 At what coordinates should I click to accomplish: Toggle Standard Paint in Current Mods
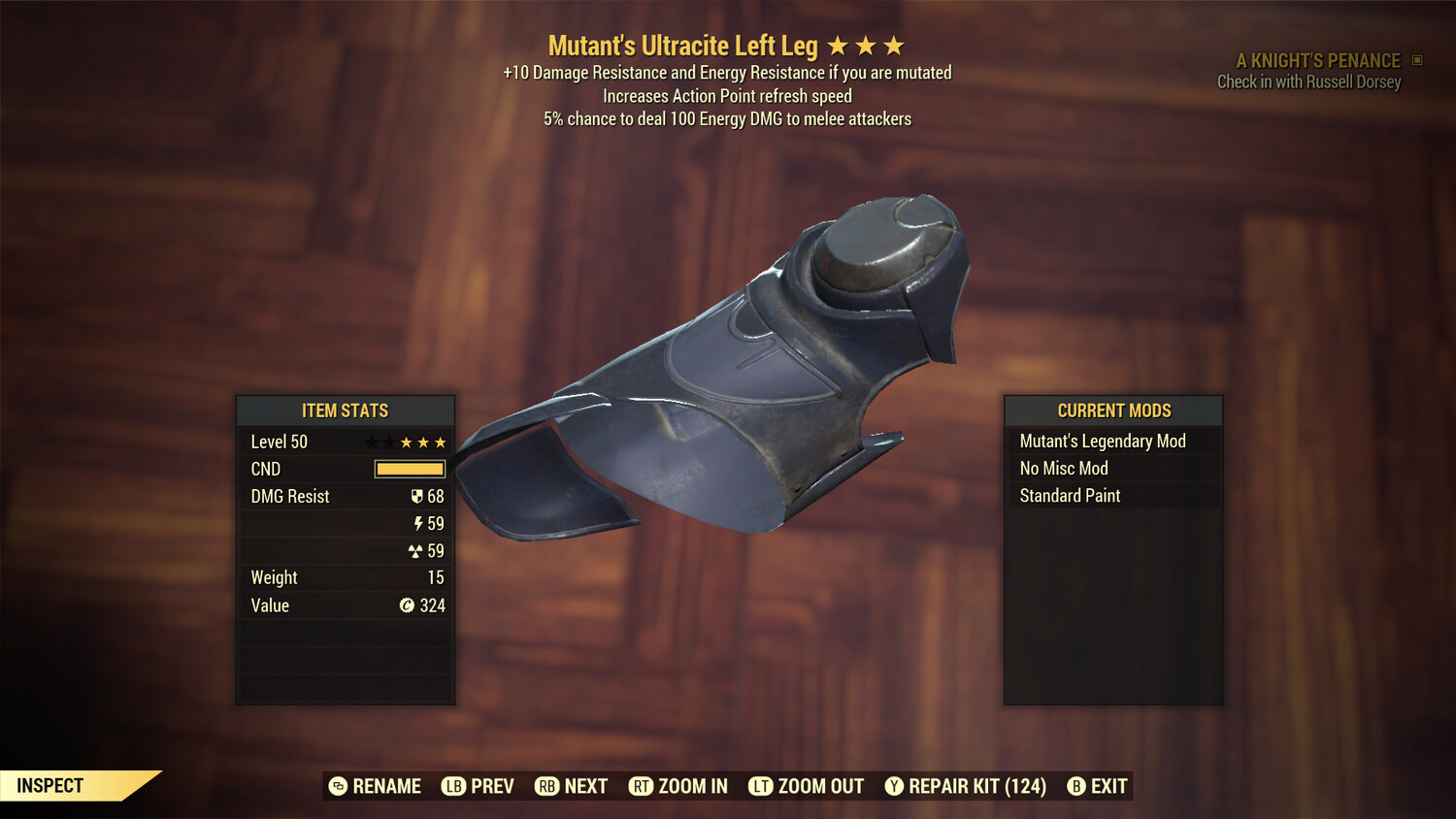(1069, 496)
